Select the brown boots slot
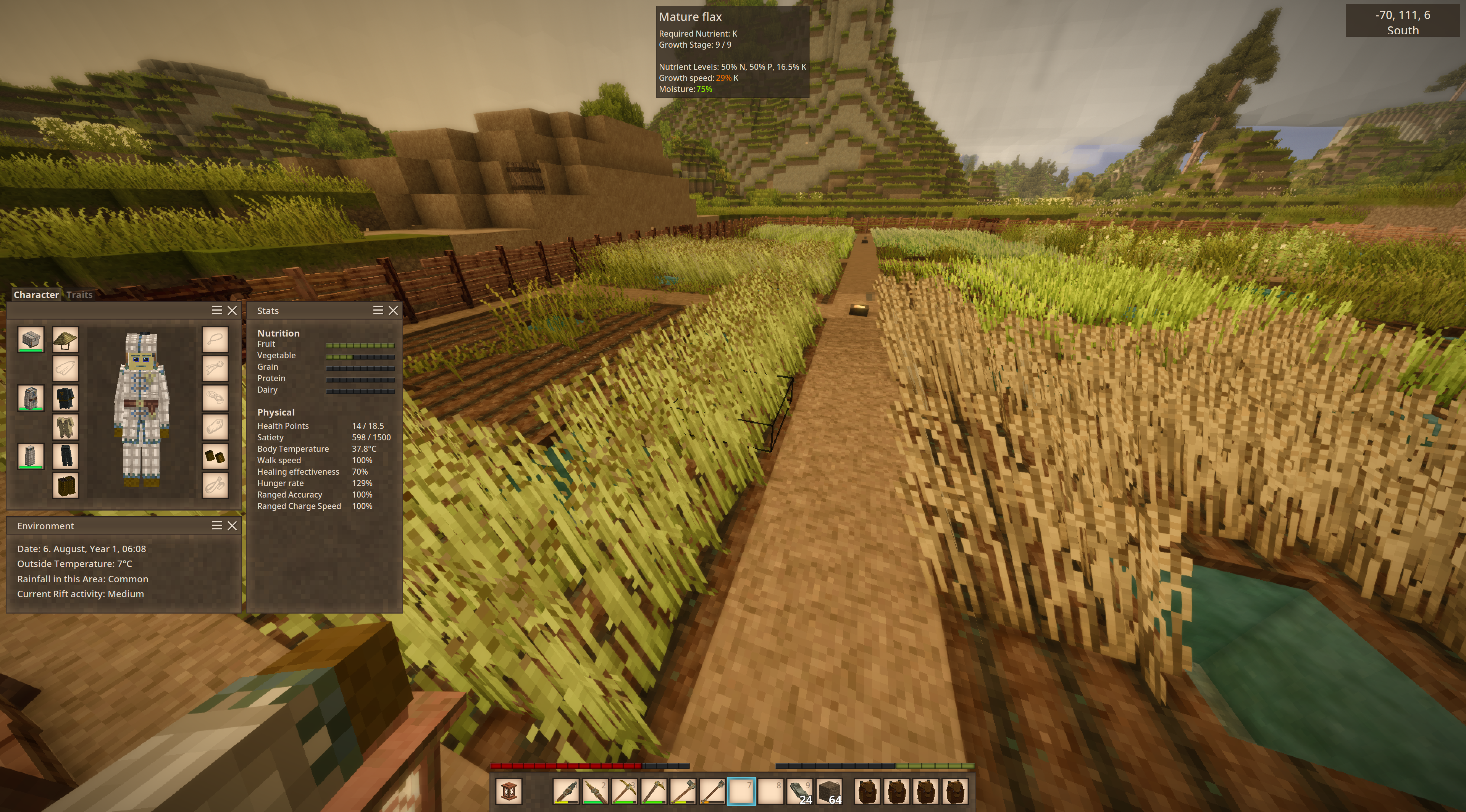Viewport: 1466px width, 812px height. click(x=65, y=486)
